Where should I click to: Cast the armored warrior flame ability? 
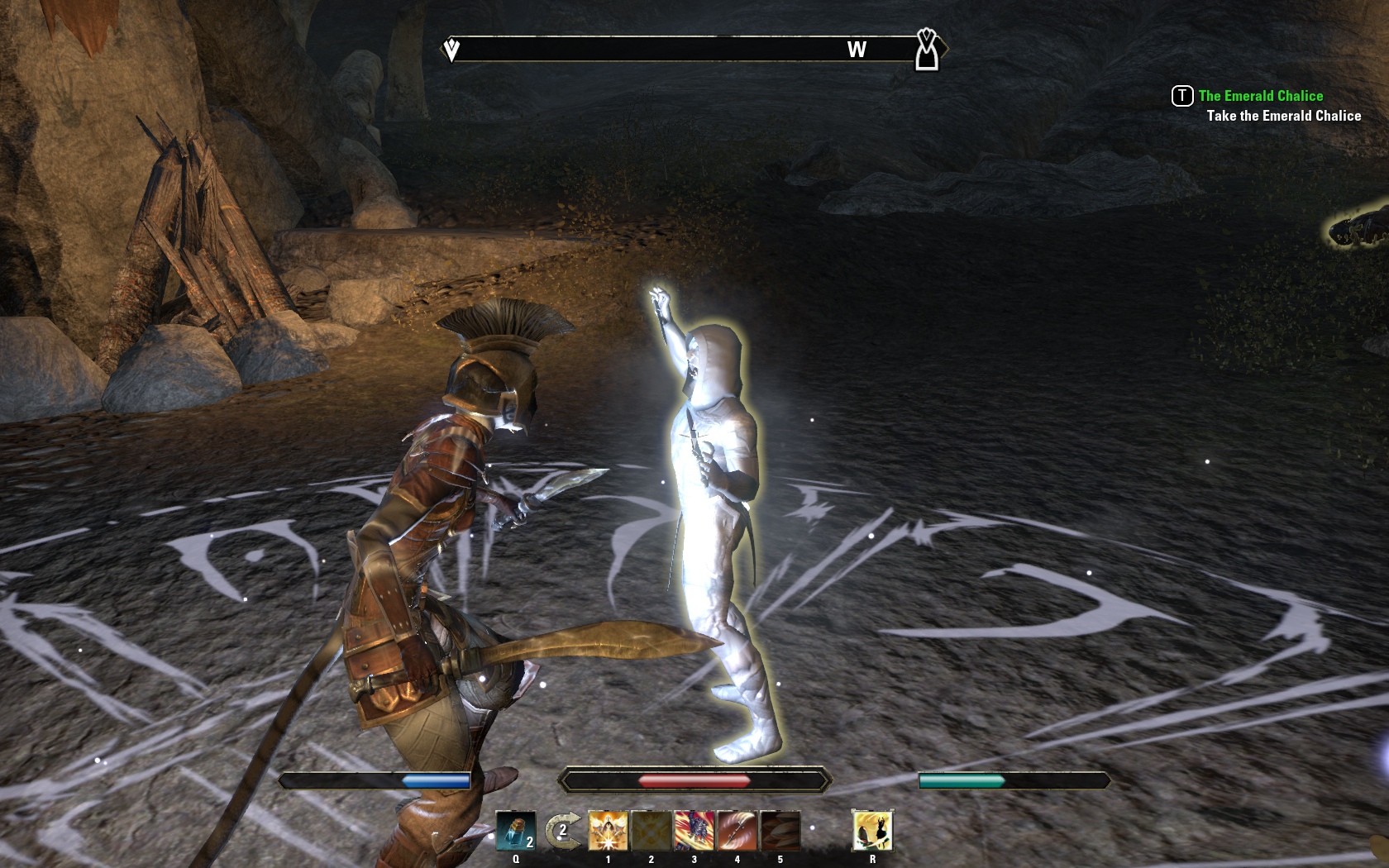click(694, 831)
